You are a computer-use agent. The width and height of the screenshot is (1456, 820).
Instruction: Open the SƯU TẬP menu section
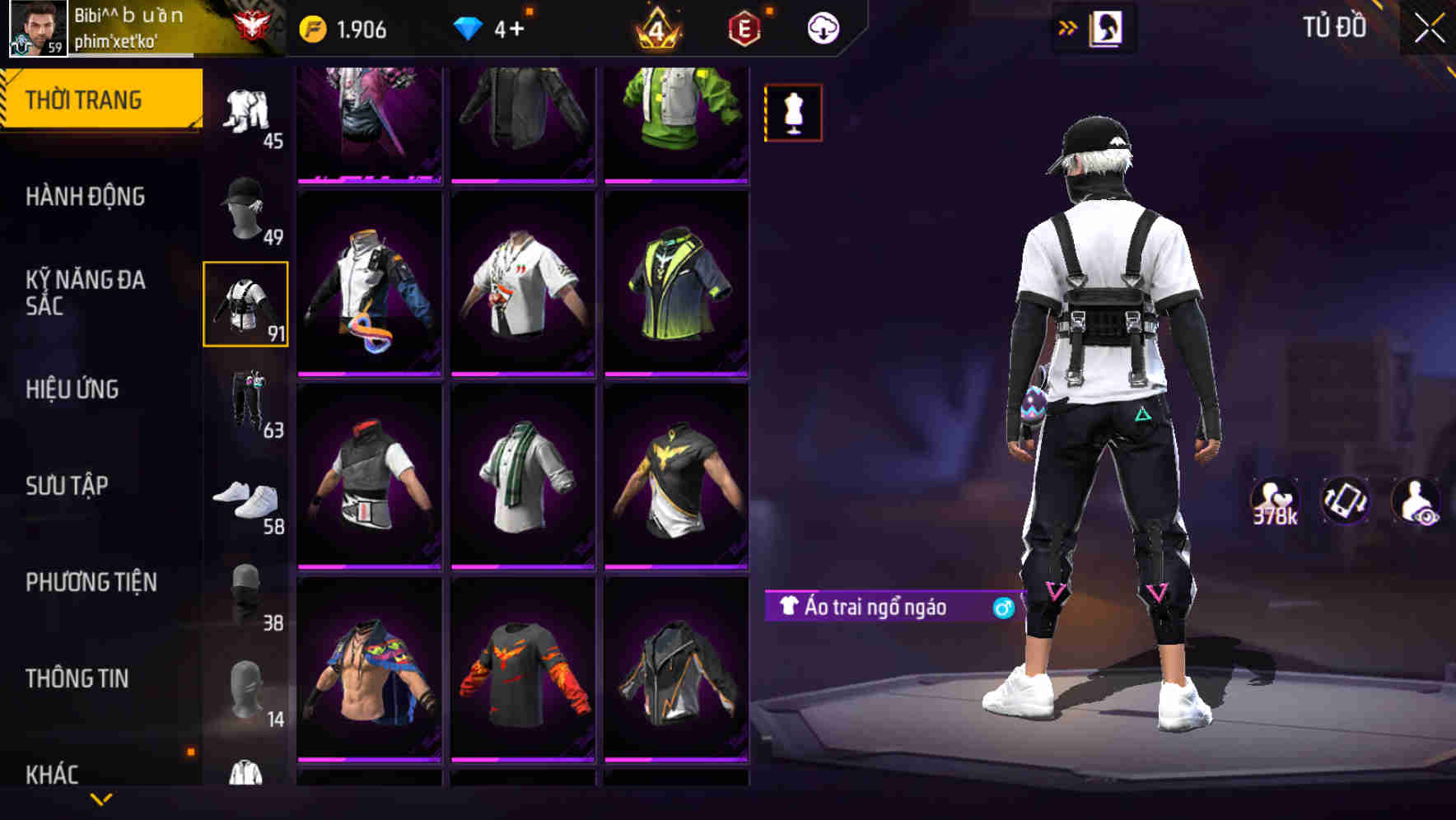(x=70, y=486)
